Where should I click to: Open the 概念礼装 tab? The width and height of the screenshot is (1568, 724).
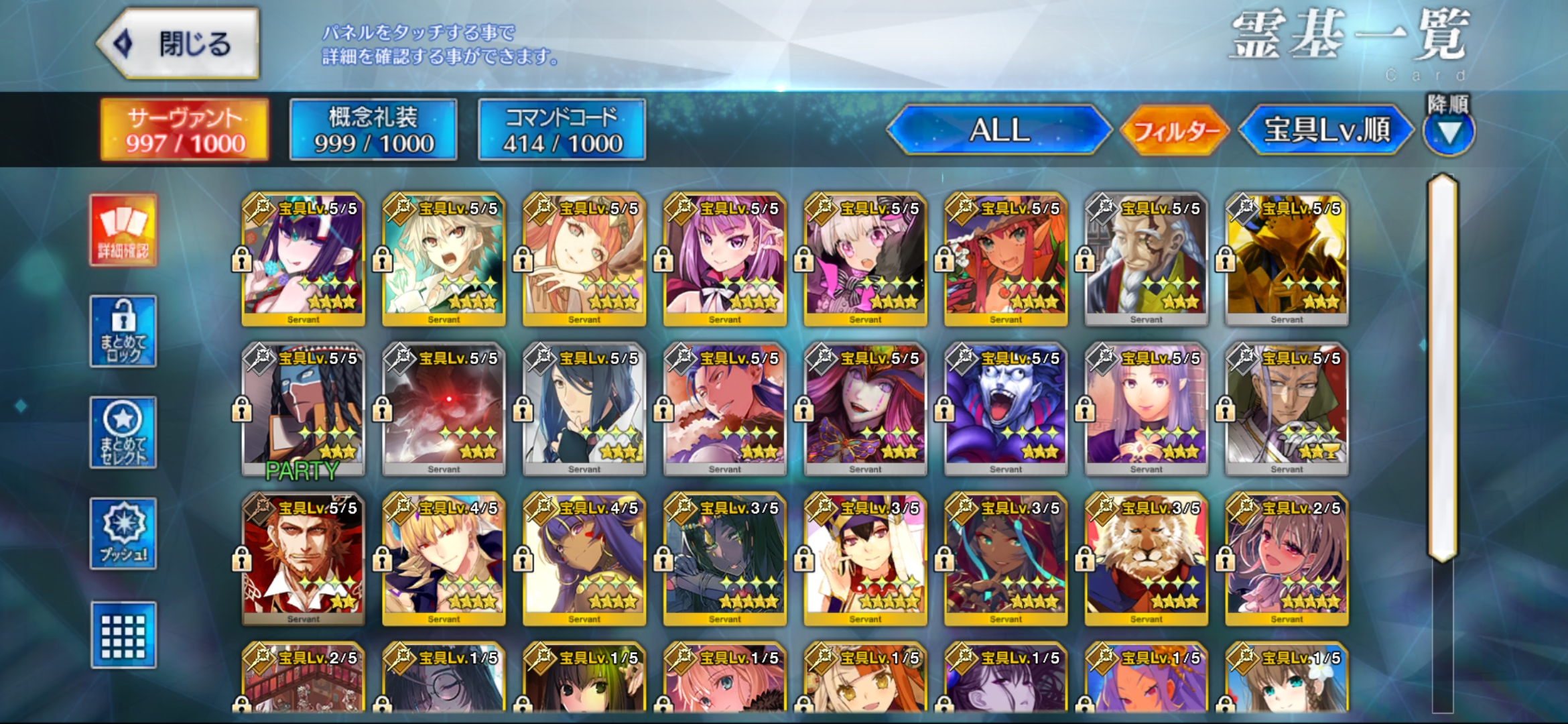tap(373, 129)
